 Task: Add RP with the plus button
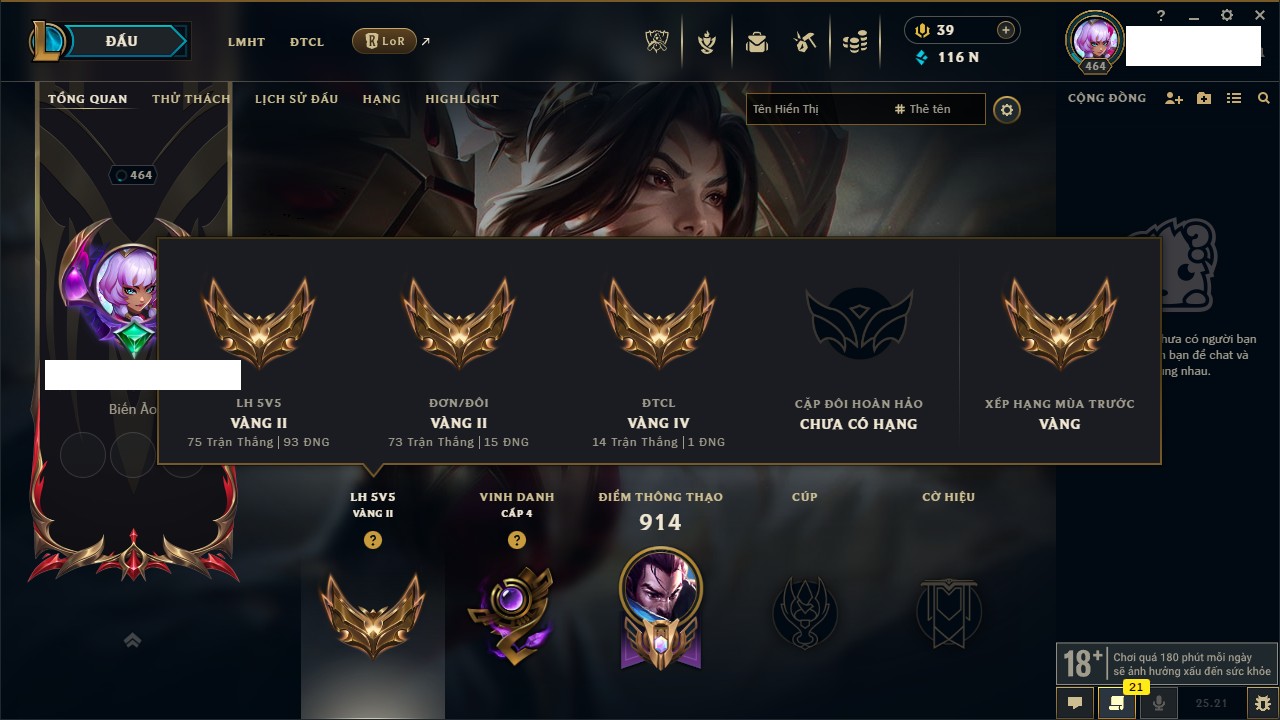[1005, 30]
